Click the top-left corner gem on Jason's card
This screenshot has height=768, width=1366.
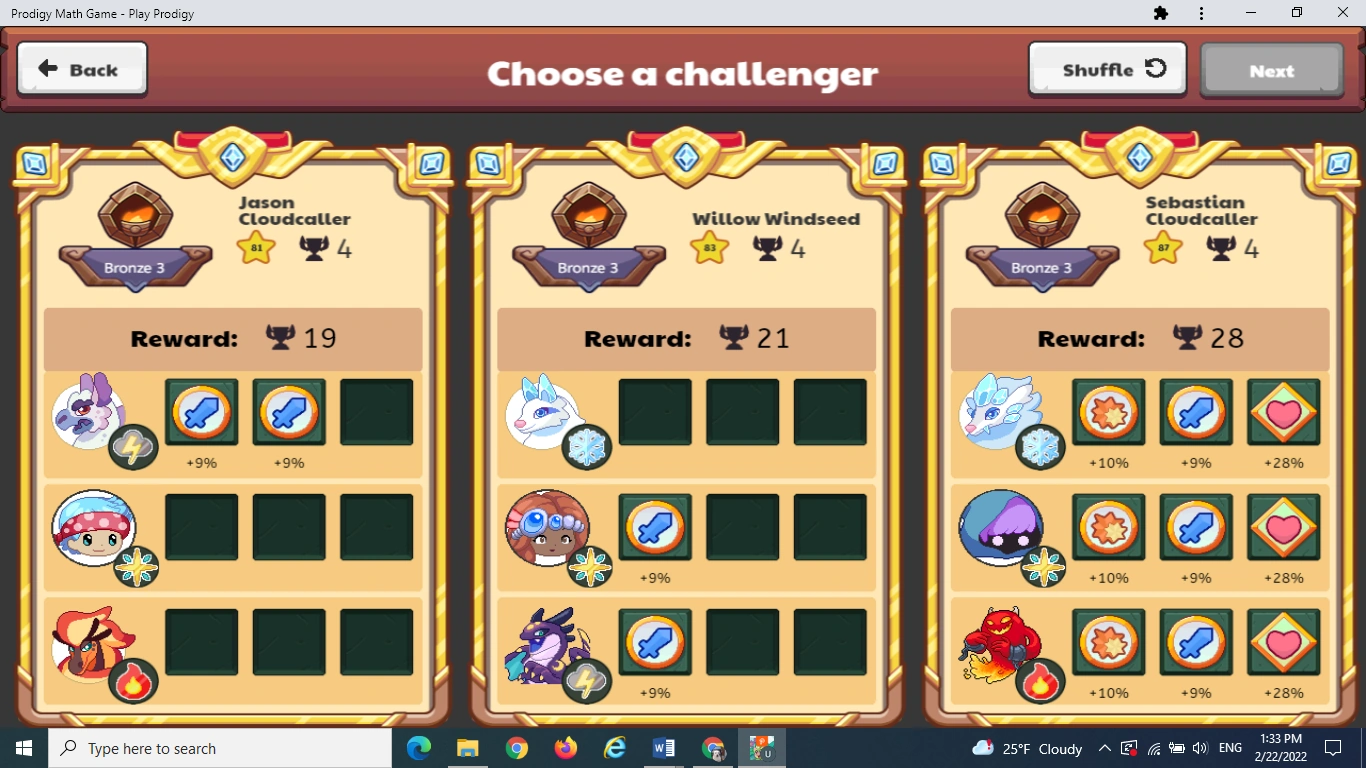click(x=34, y=163)
